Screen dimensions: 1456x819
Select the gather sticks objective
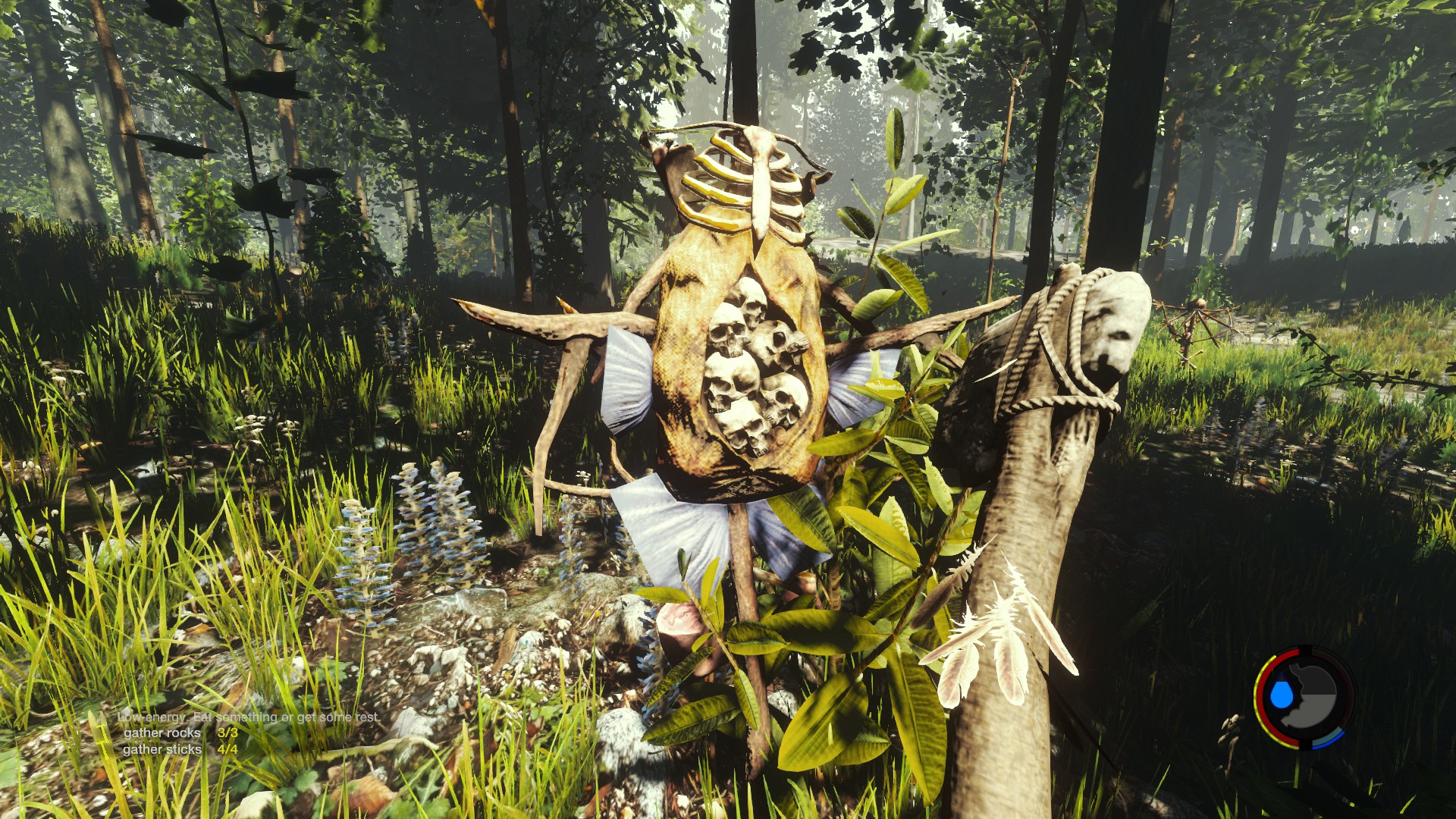click(162, 749)
